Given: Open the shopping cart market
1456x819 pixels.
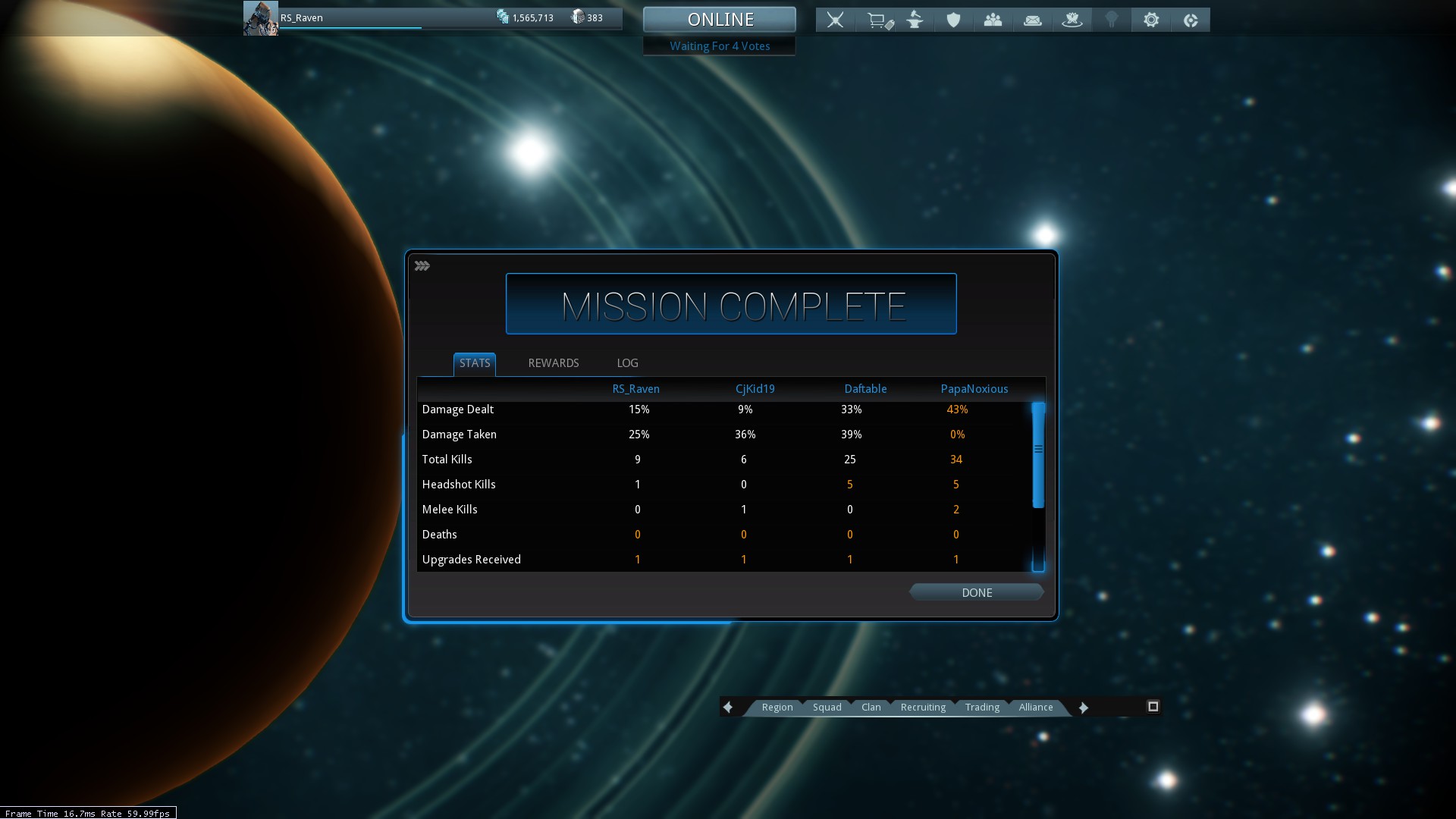Looking at the screenshot, I should (x=879, y=20).
